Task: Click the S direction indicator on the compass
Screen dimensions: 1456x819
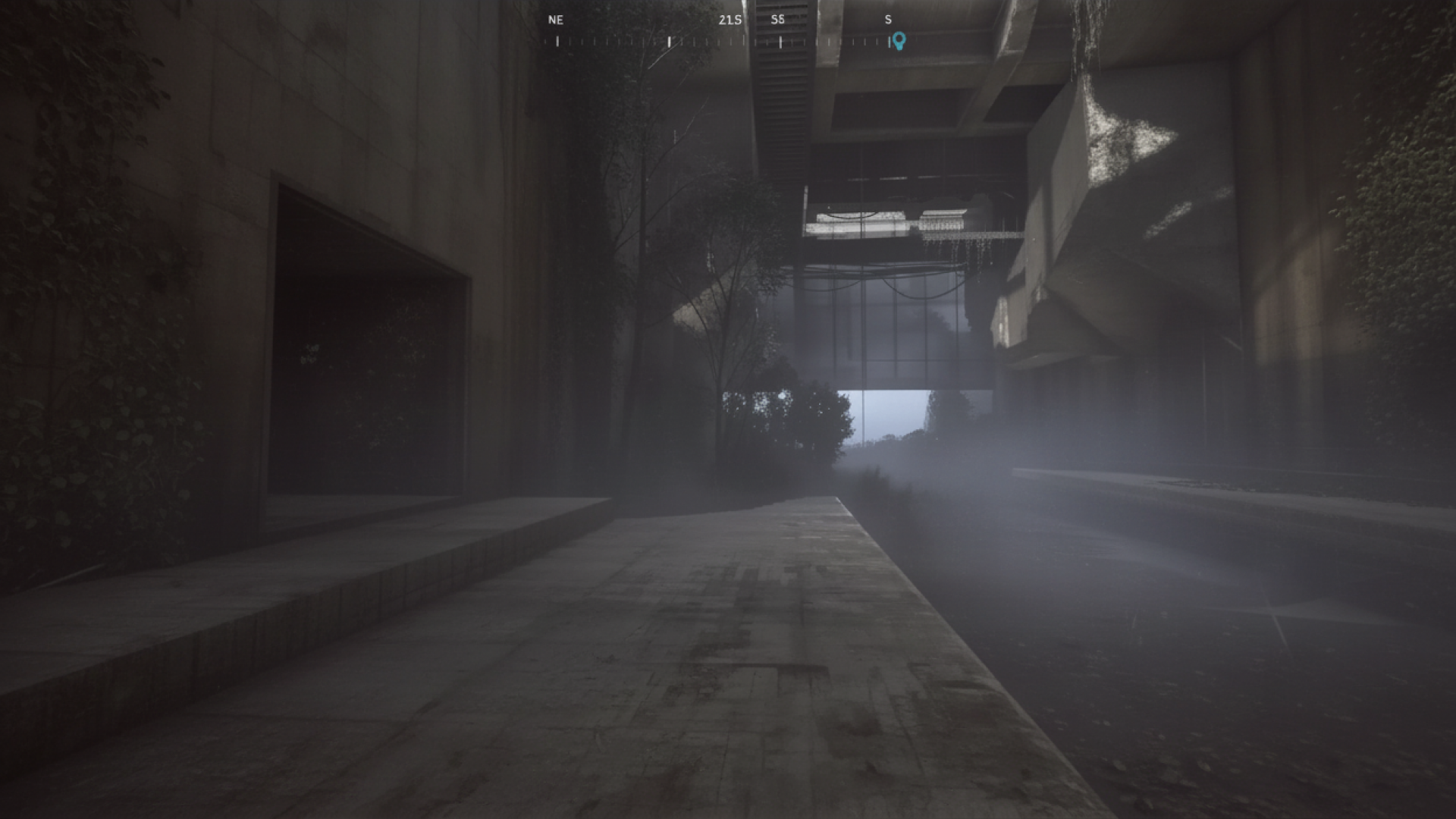Action: tap(888, 20)
